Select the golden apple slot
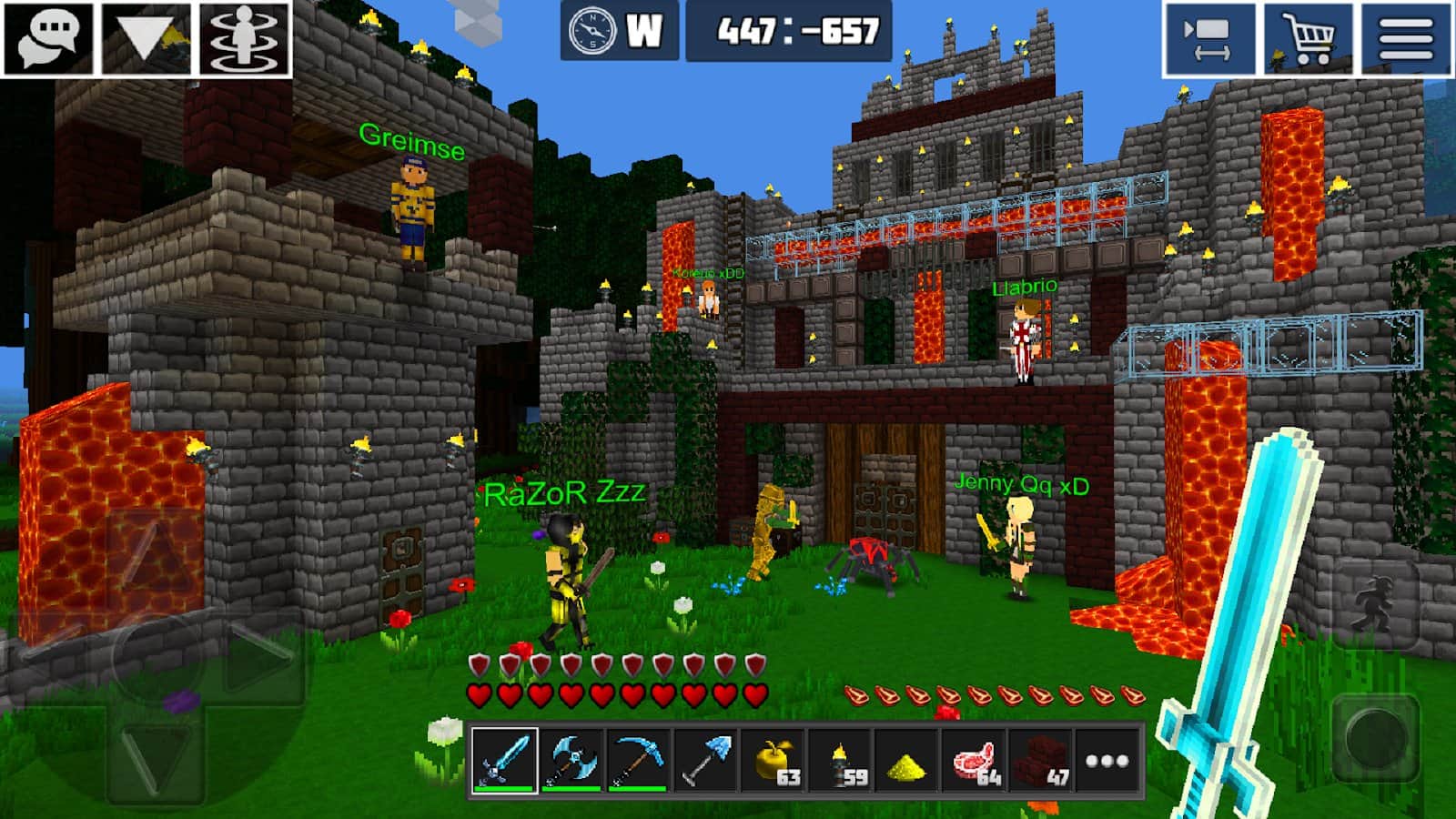 (x=773, y=760)
